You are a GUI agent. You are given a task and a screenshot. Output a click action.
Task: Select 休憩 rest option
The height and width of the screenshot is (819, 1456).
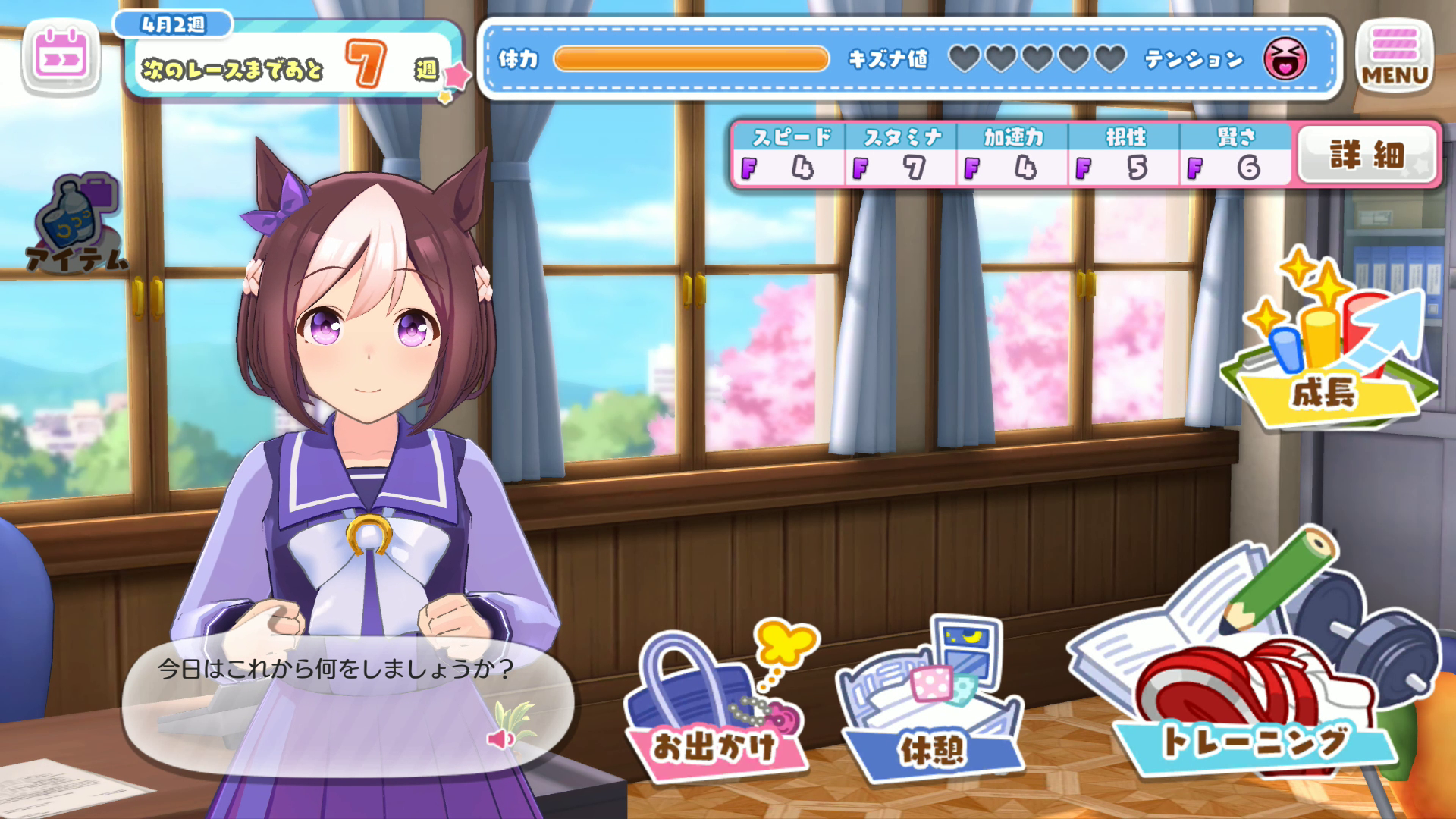click(x=931, y=705)
